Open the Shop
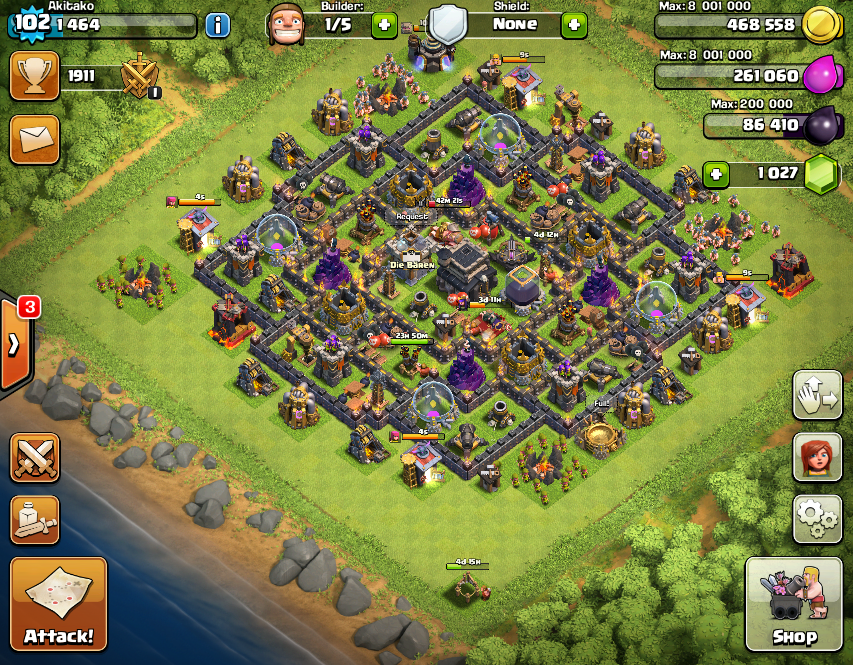This screenshot has height=665, width=853. [794, 604]
